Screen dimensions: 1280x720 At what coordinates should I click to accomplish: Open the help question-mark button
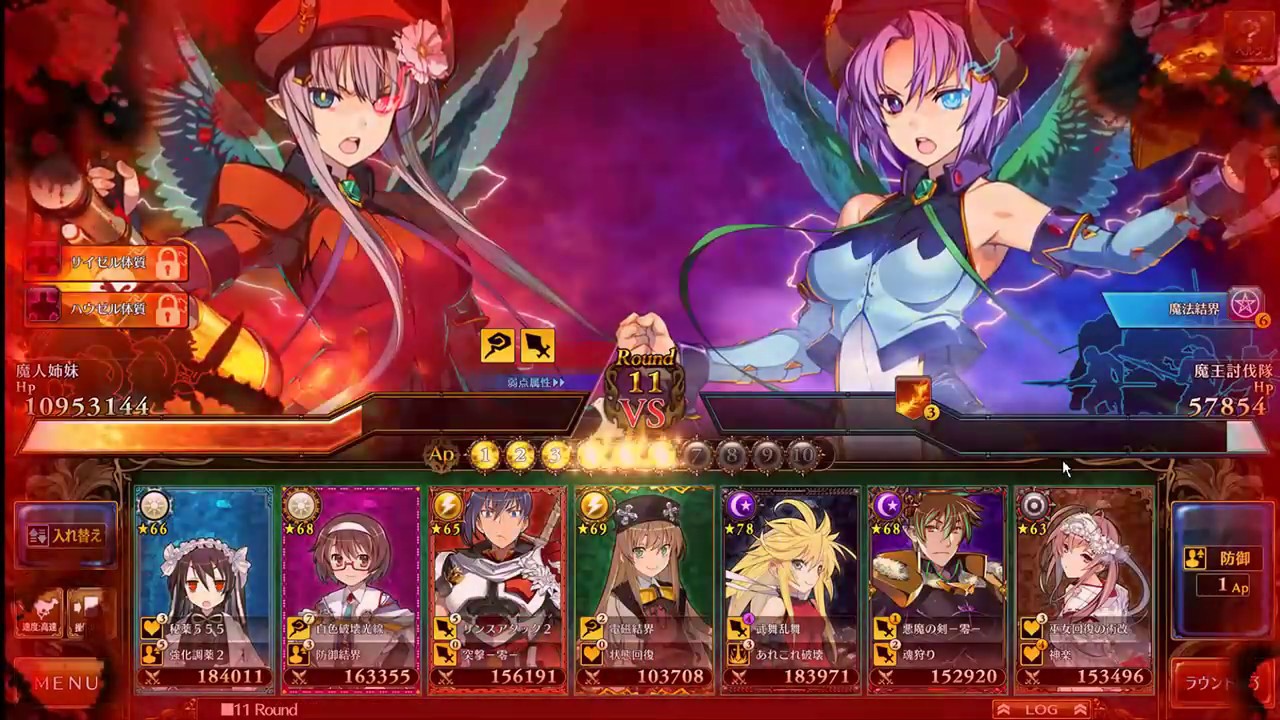point(1250,42)
